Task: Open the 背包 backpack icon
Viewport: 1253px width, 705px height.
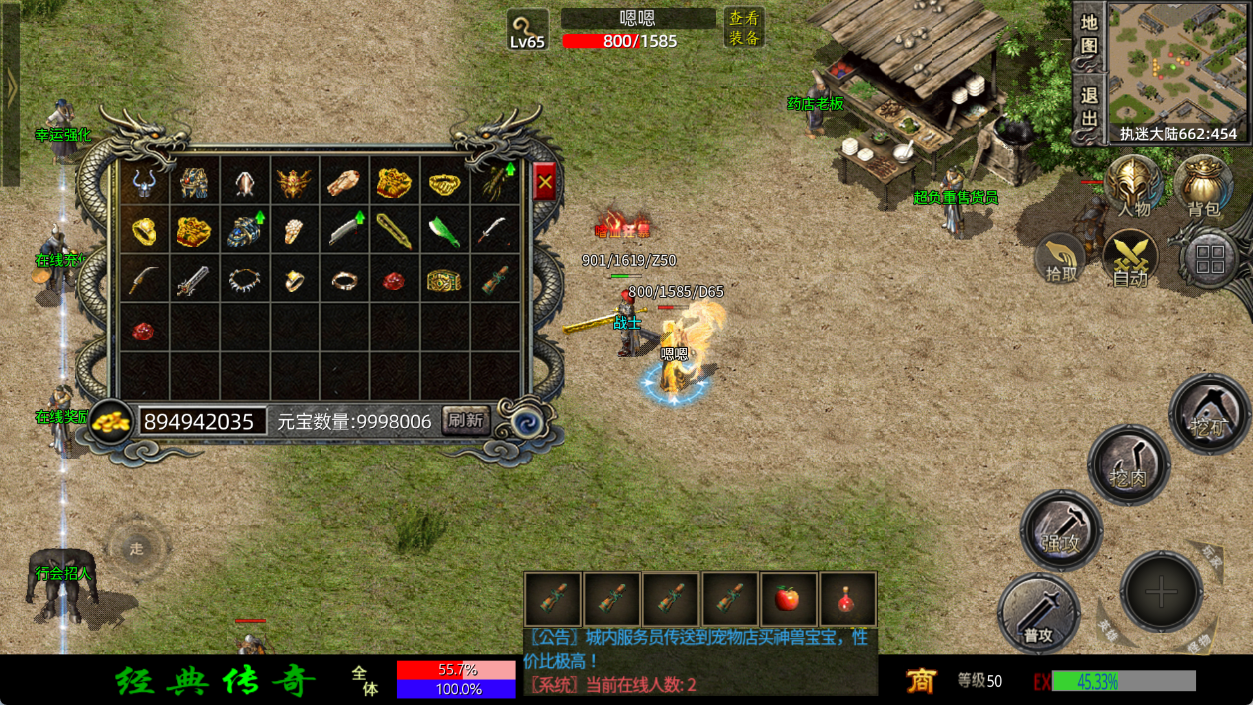Action: (1203, 185)
